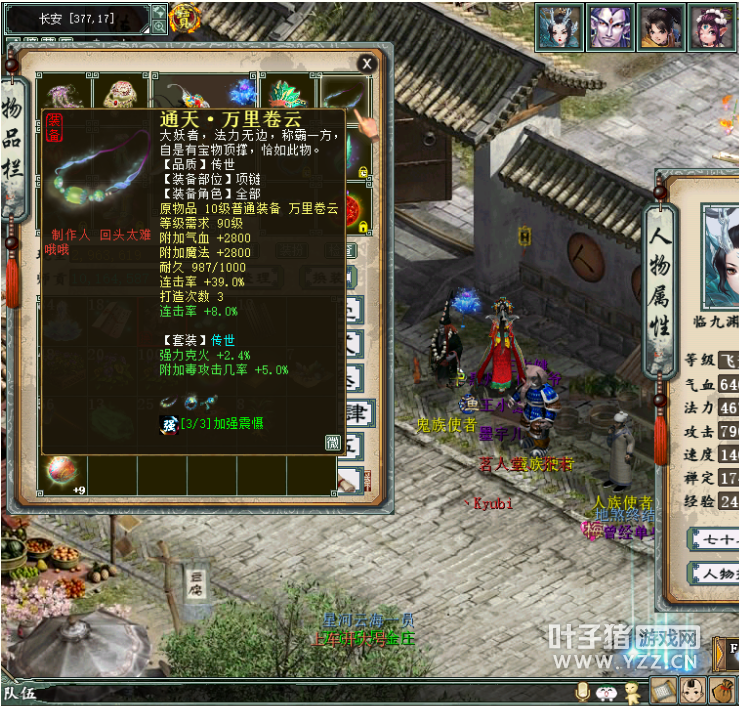Viewport: 739px width, 706px height.
Task: Toggle the microphone voice button
Action: (x=582, y=691)
